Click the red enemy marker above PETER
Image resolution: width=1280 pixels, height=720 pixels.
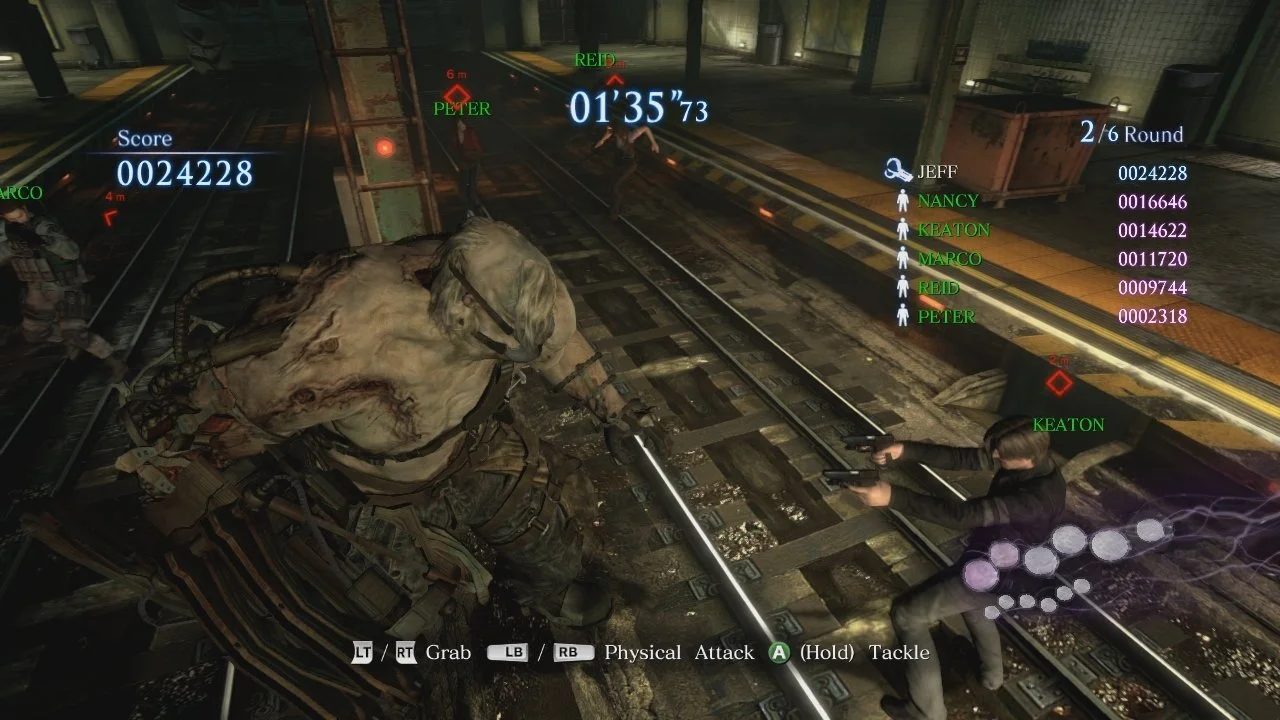coord(457,96)
